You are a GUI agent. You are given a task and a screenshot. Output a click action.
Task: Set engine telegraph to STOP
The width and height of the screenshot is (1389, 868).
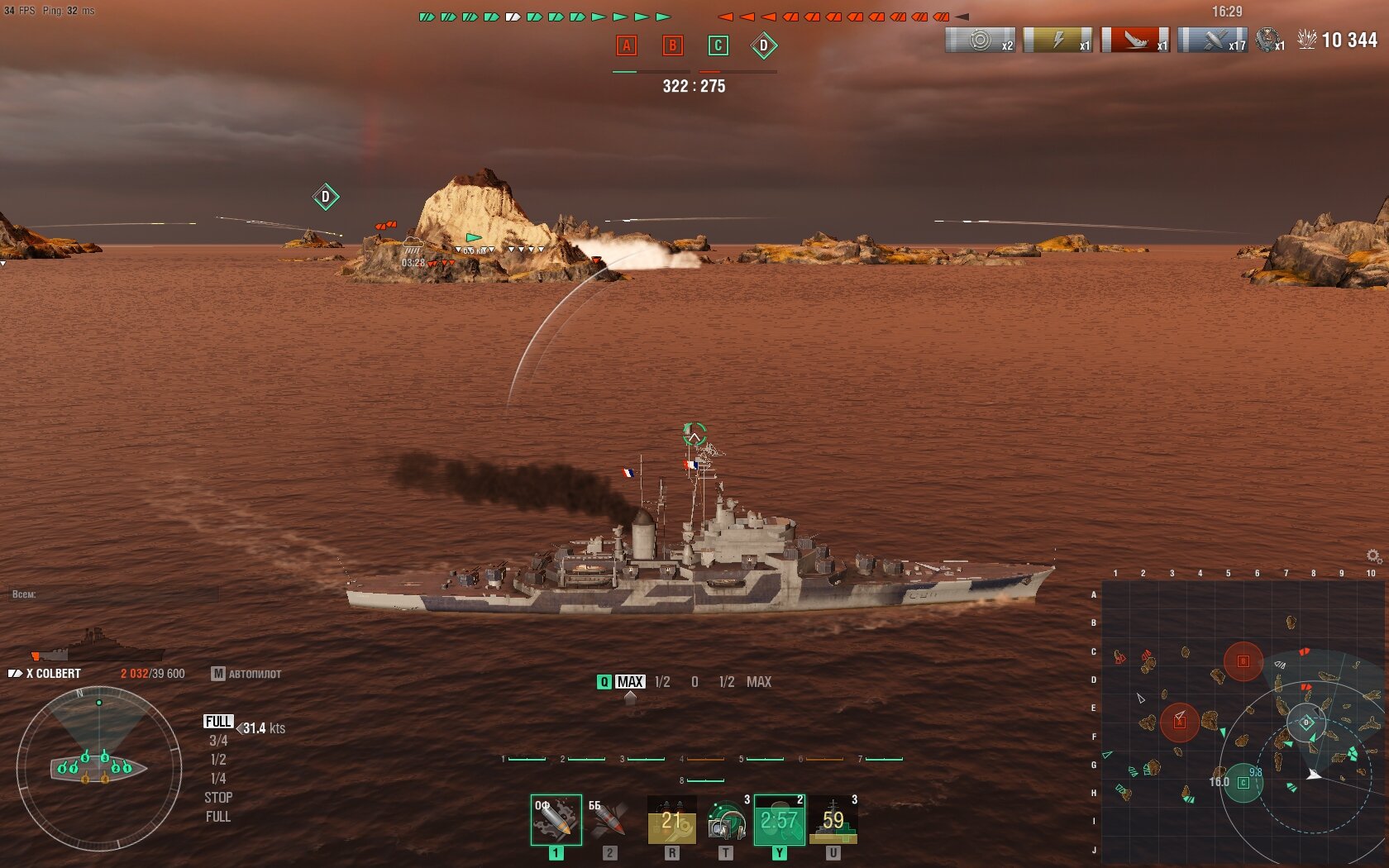[218, 798]
